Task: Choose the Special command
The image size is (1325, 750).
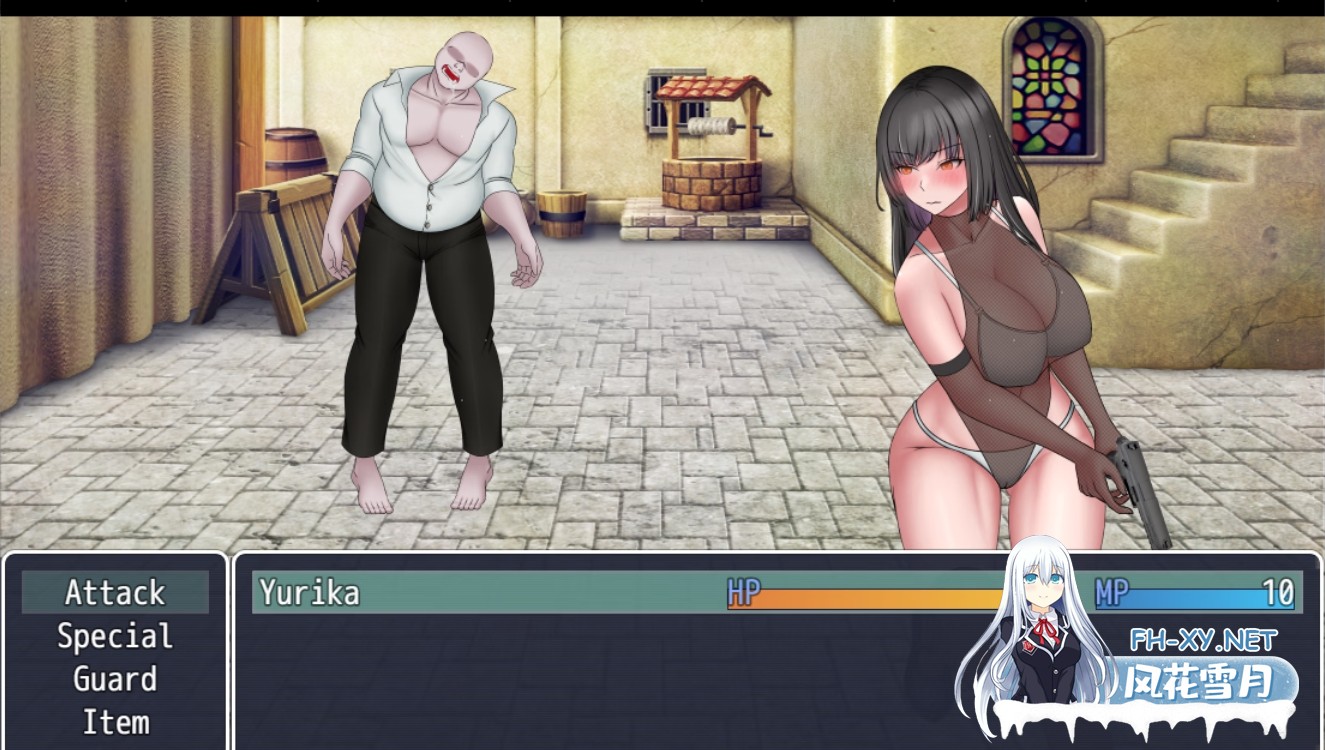Action: [x=114, y=636]
